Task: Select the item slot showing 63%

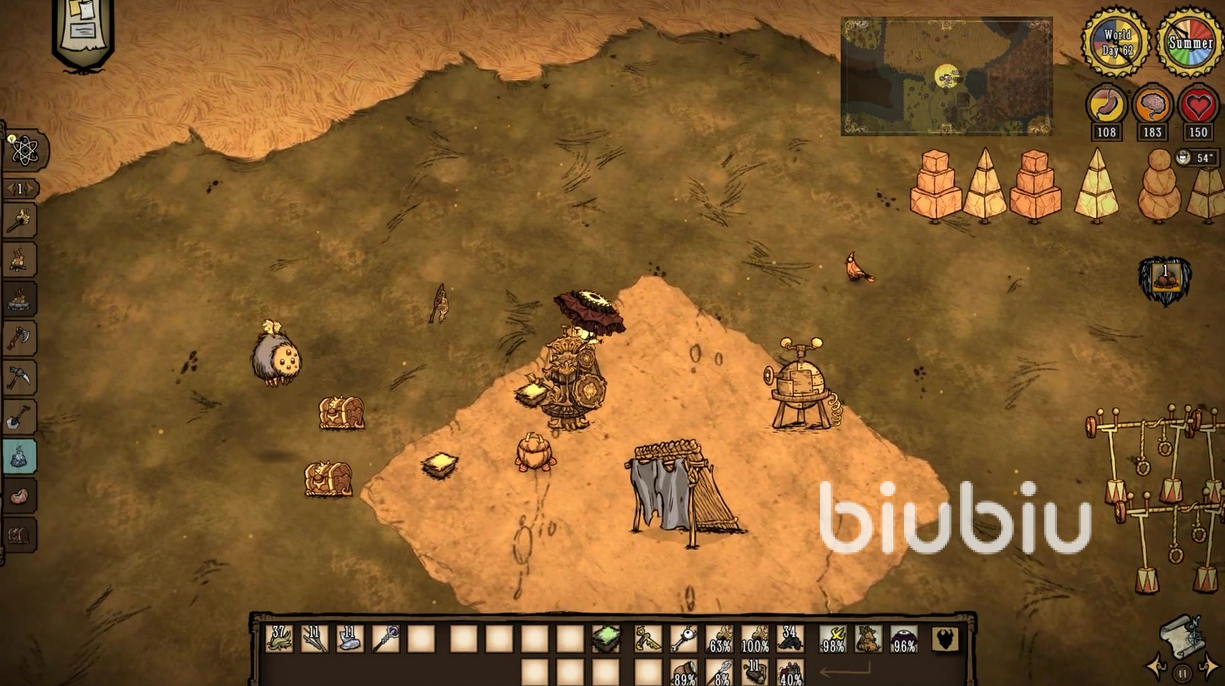Action: [719, 638]
